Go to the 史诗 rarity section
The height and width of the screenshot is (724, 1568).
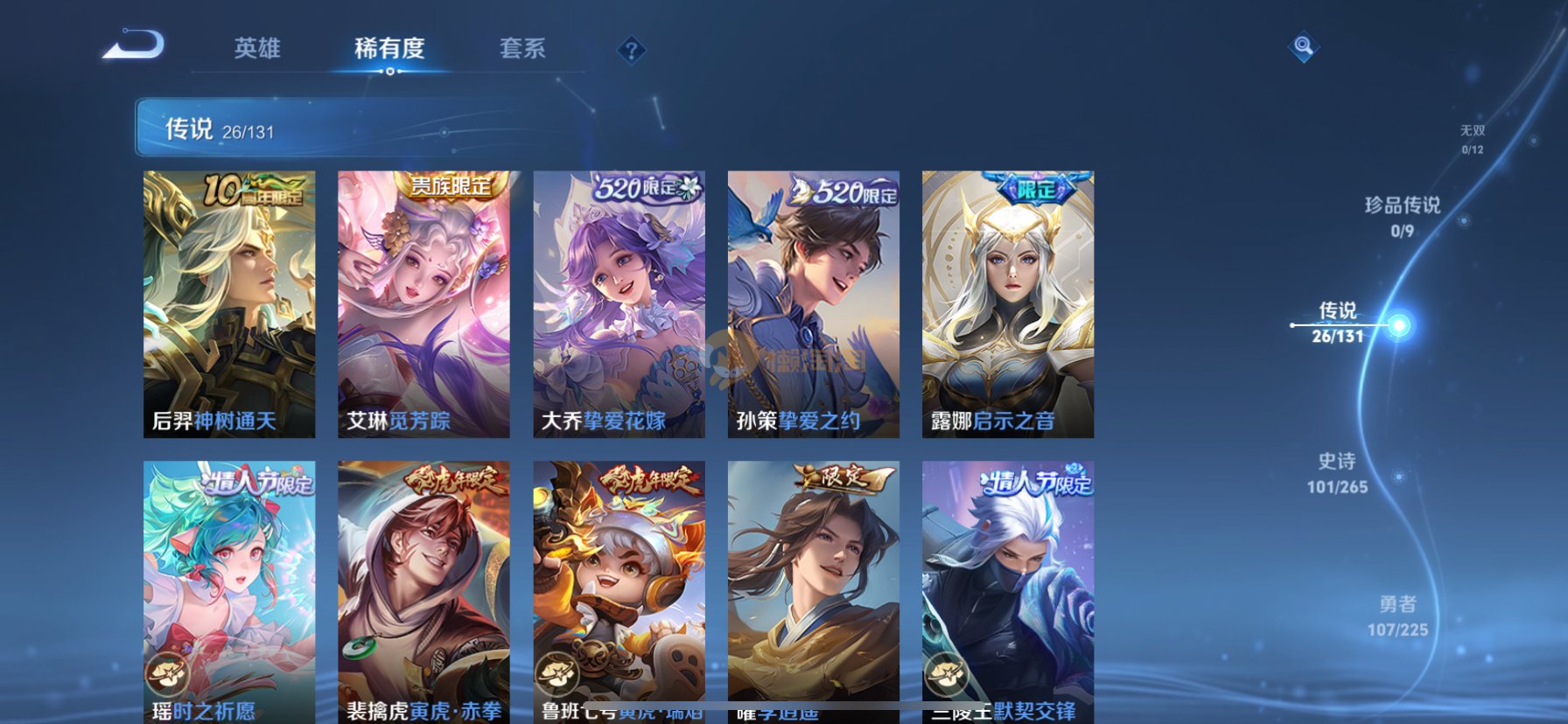point(1337,473)
